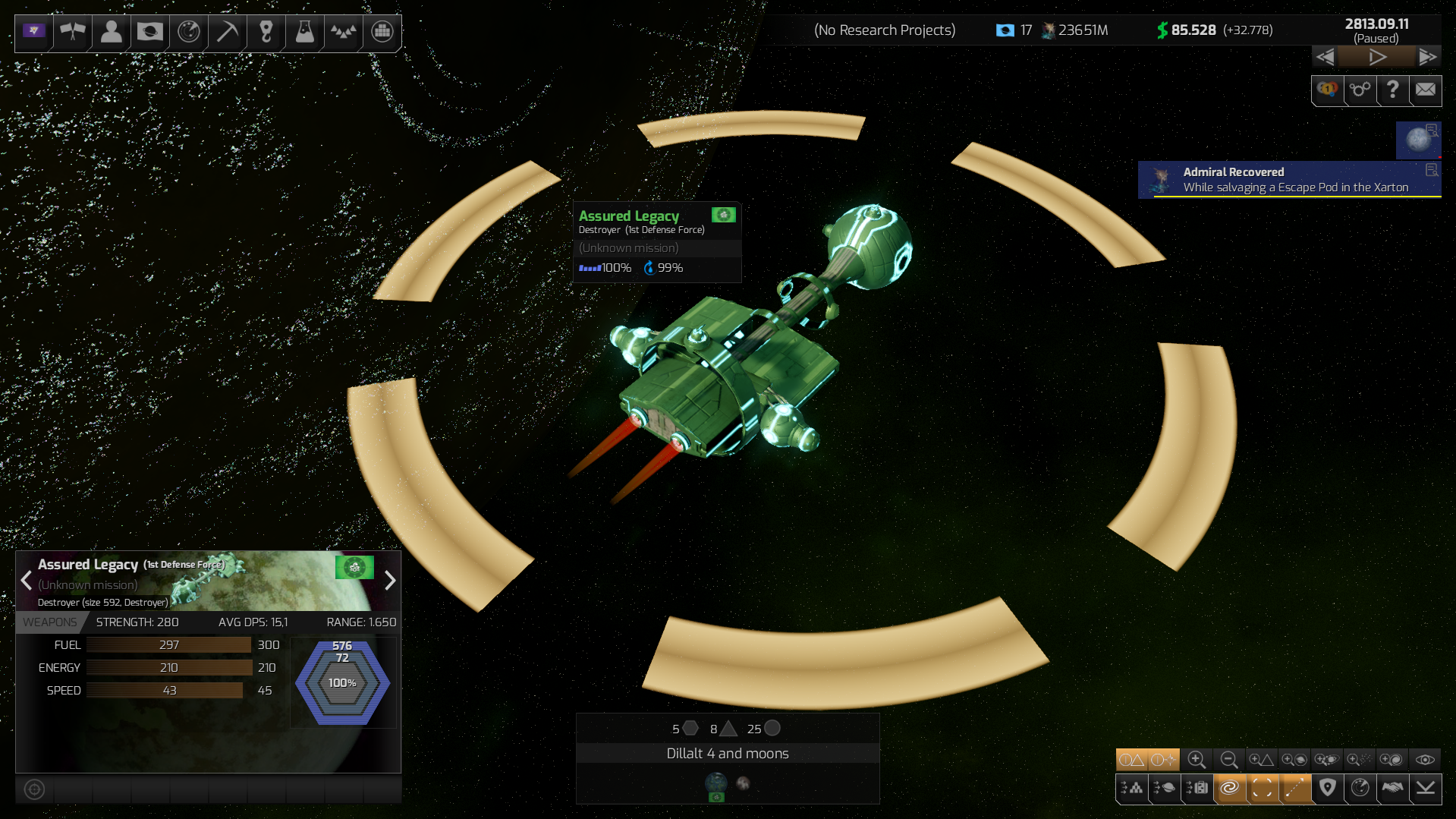The image size is (1456, 819).
Task: Toggle the galaxy spiral map overlay
Action: [x=1230, y=789]
